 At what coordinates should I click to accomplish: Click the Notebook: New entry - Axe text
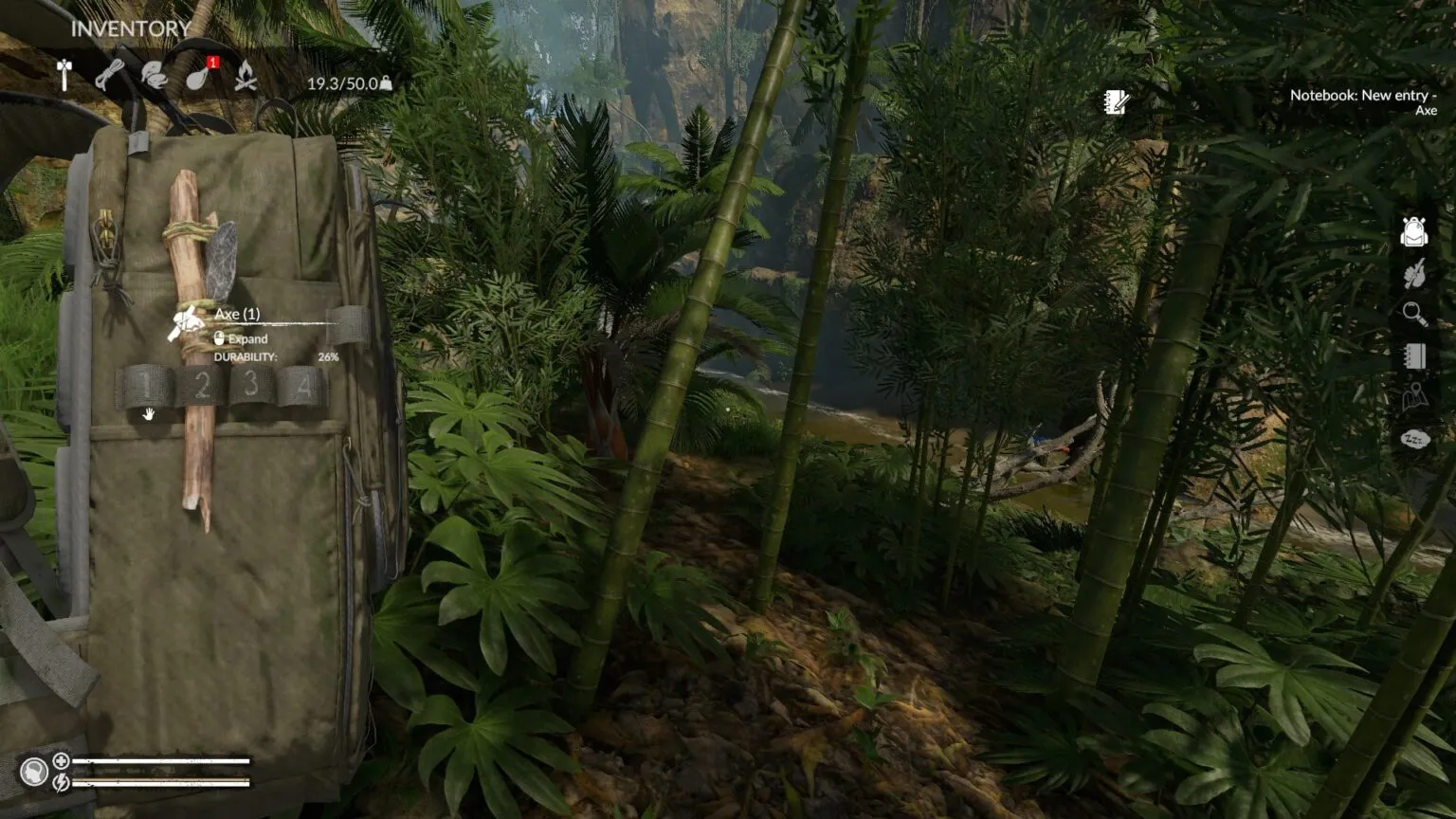point(1362,102)
